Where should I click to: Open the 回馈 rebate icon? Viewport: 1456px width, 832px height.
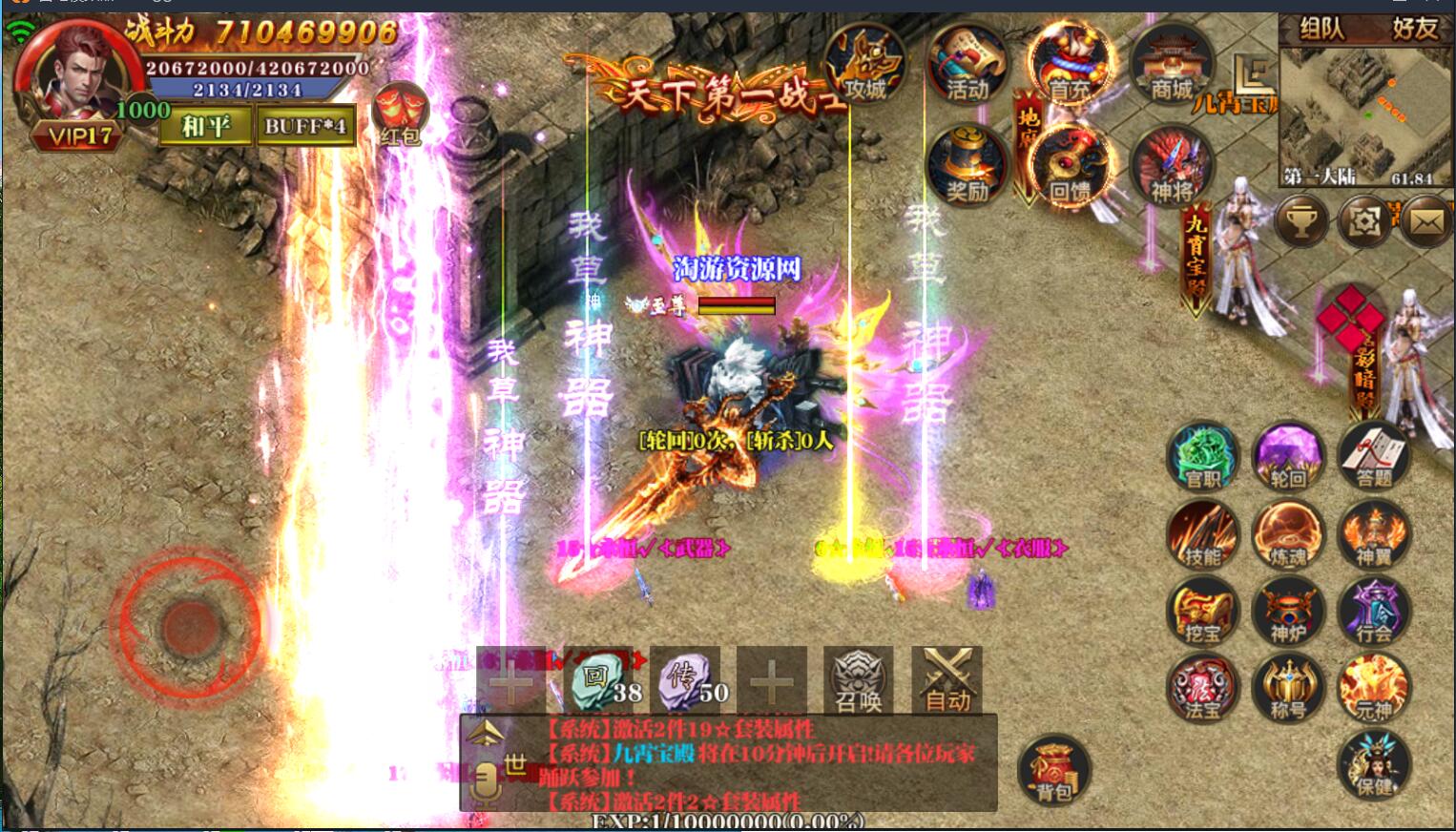tap(1070, 165)
